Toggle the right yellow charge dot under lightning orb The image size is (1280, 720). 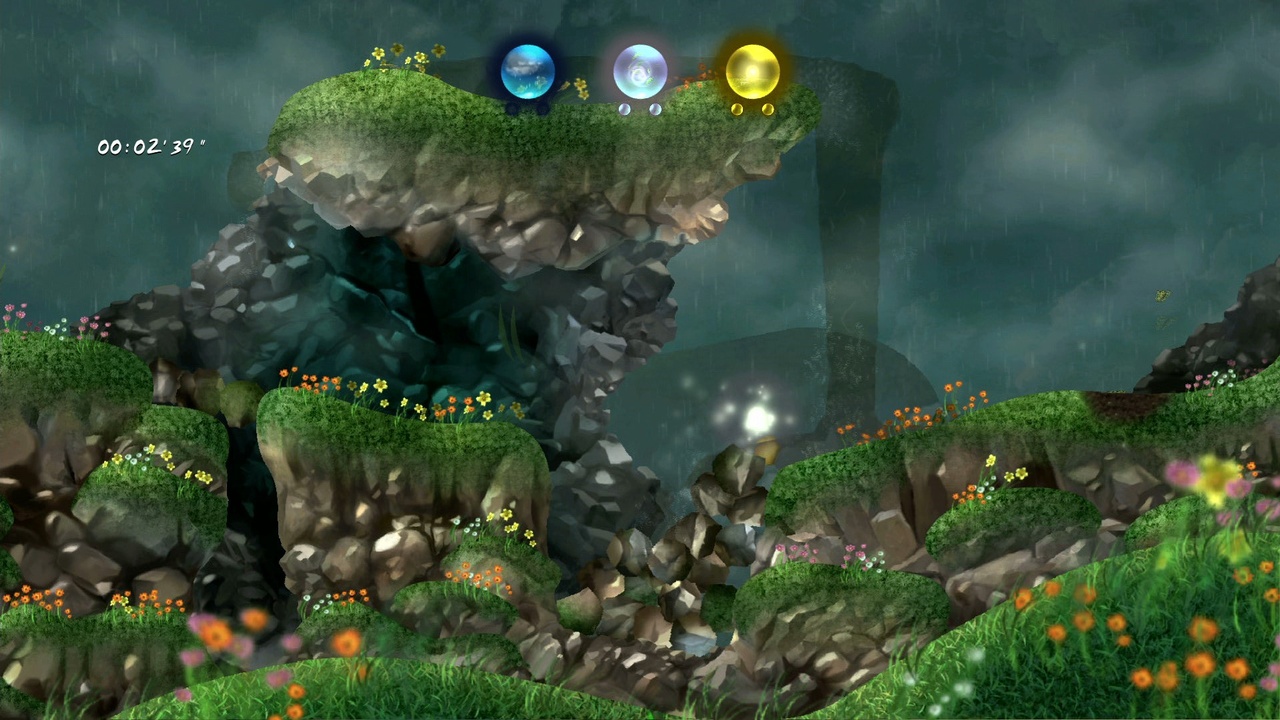tap(769, 110)
